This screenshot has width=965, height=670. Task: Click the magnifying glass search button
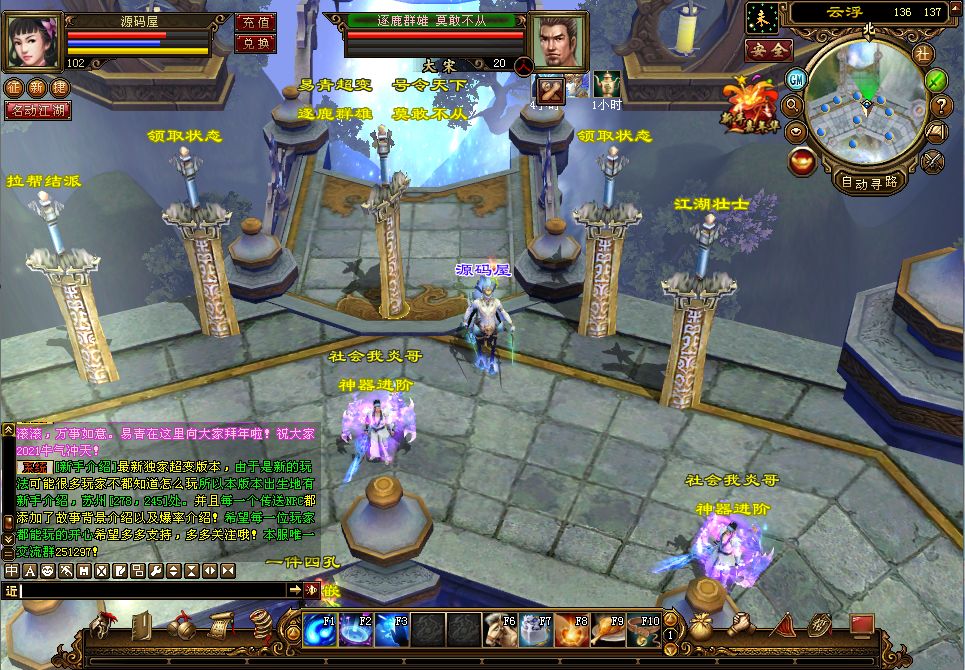click(794, 105)
